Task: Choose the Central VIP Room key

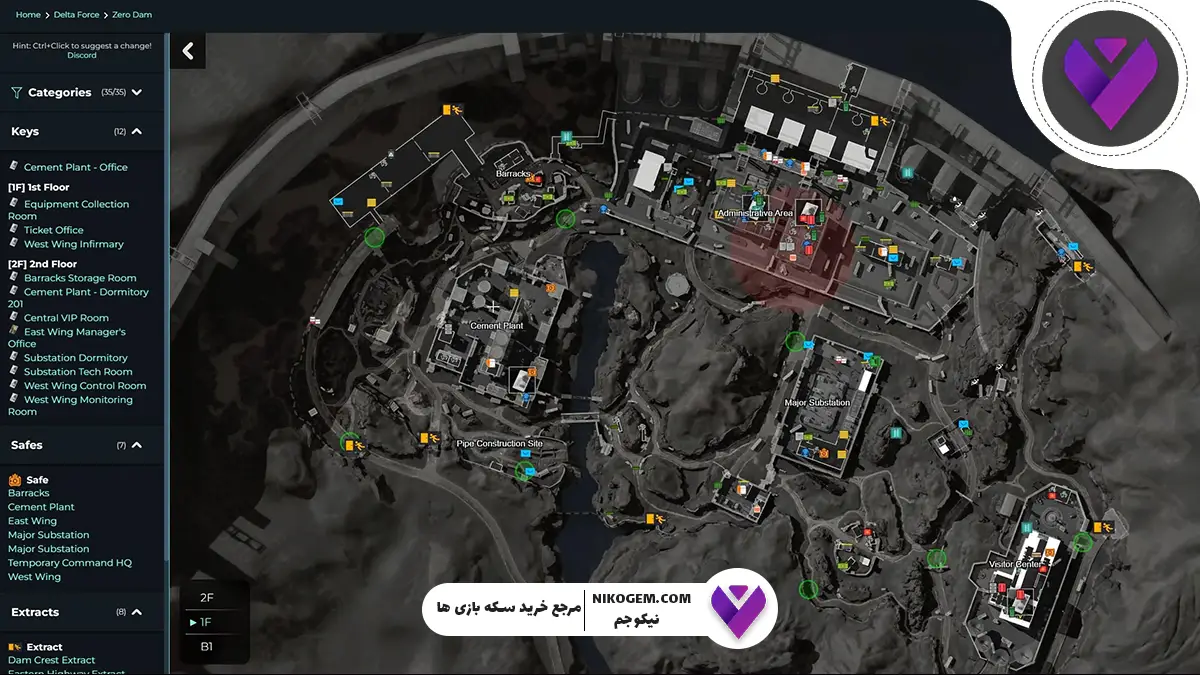Action: click(x=66, y=318)
